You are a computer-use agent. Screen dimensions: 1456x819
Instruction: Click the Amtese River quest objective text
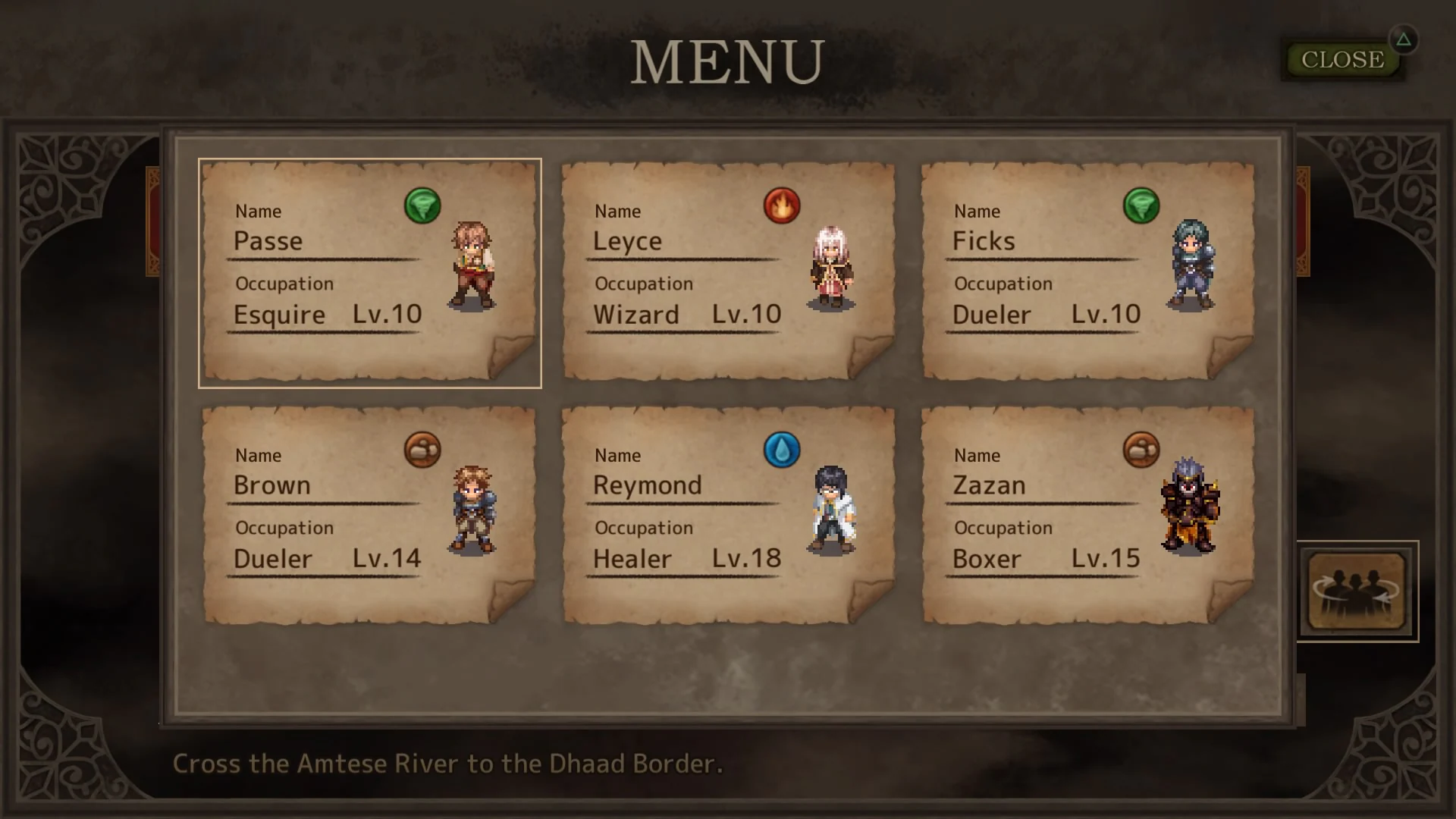click(447, 764)
